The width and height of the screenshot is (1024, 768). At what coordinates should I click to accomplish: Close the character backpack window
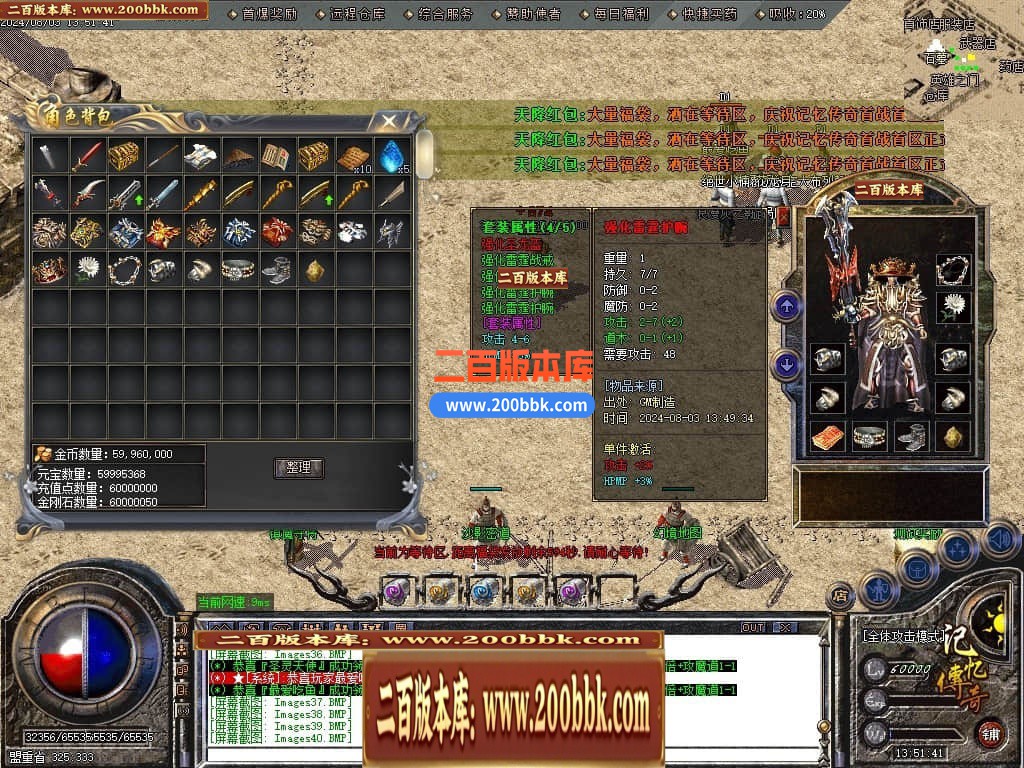388,121
